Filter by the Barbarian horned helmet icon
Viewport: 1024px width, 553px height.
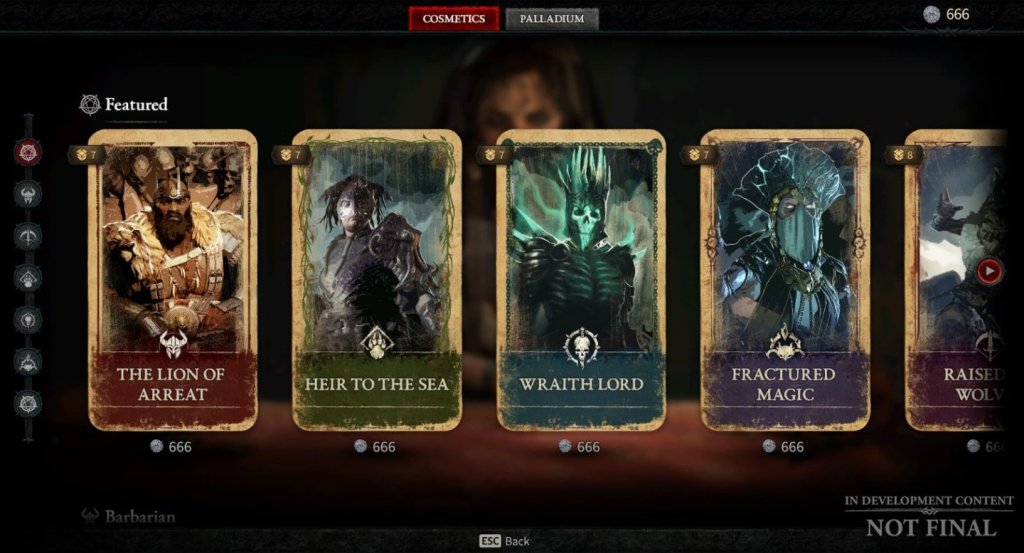tap(28, 194)
